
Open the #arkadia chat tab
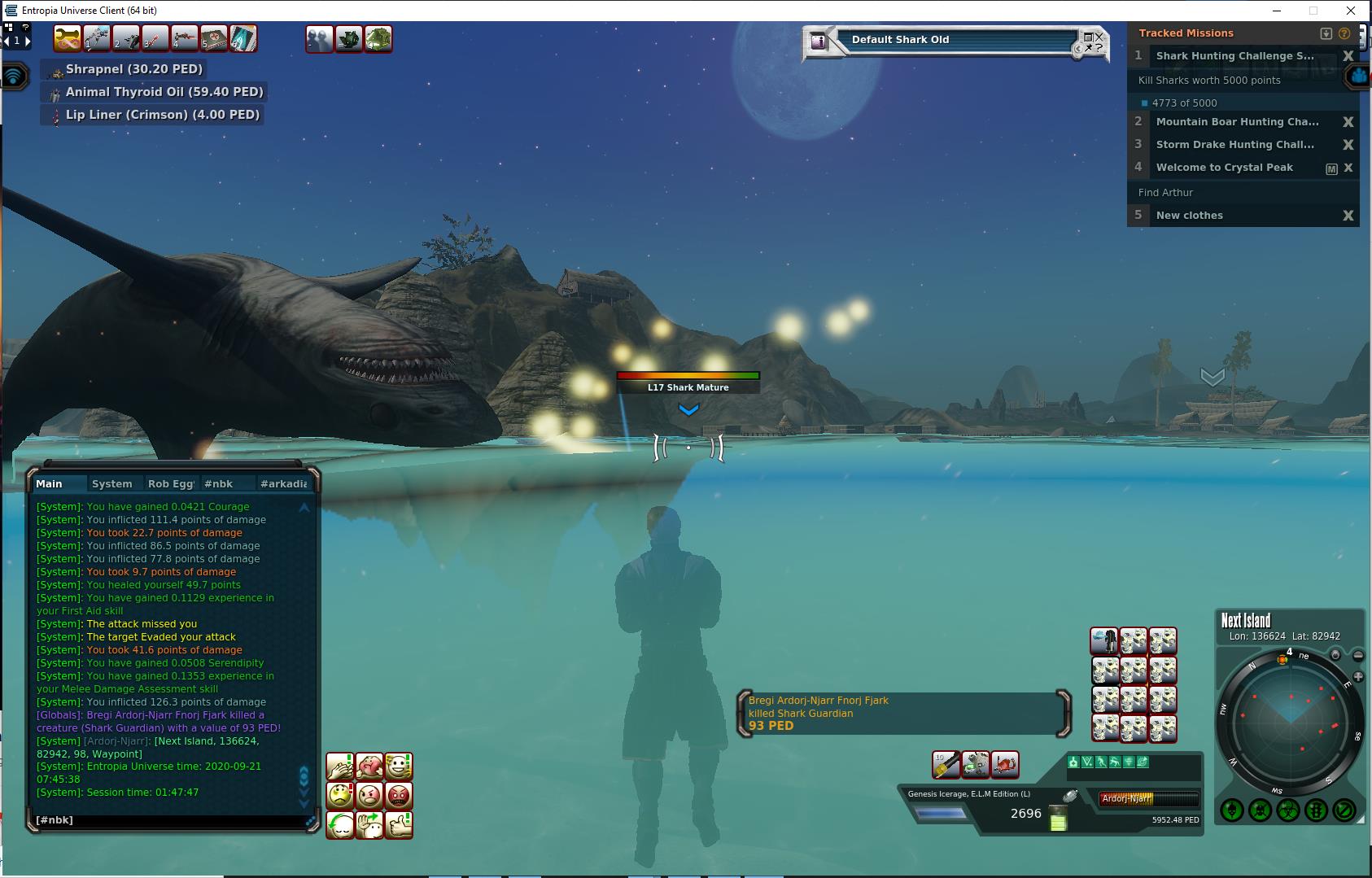click(x=283, y=483)
